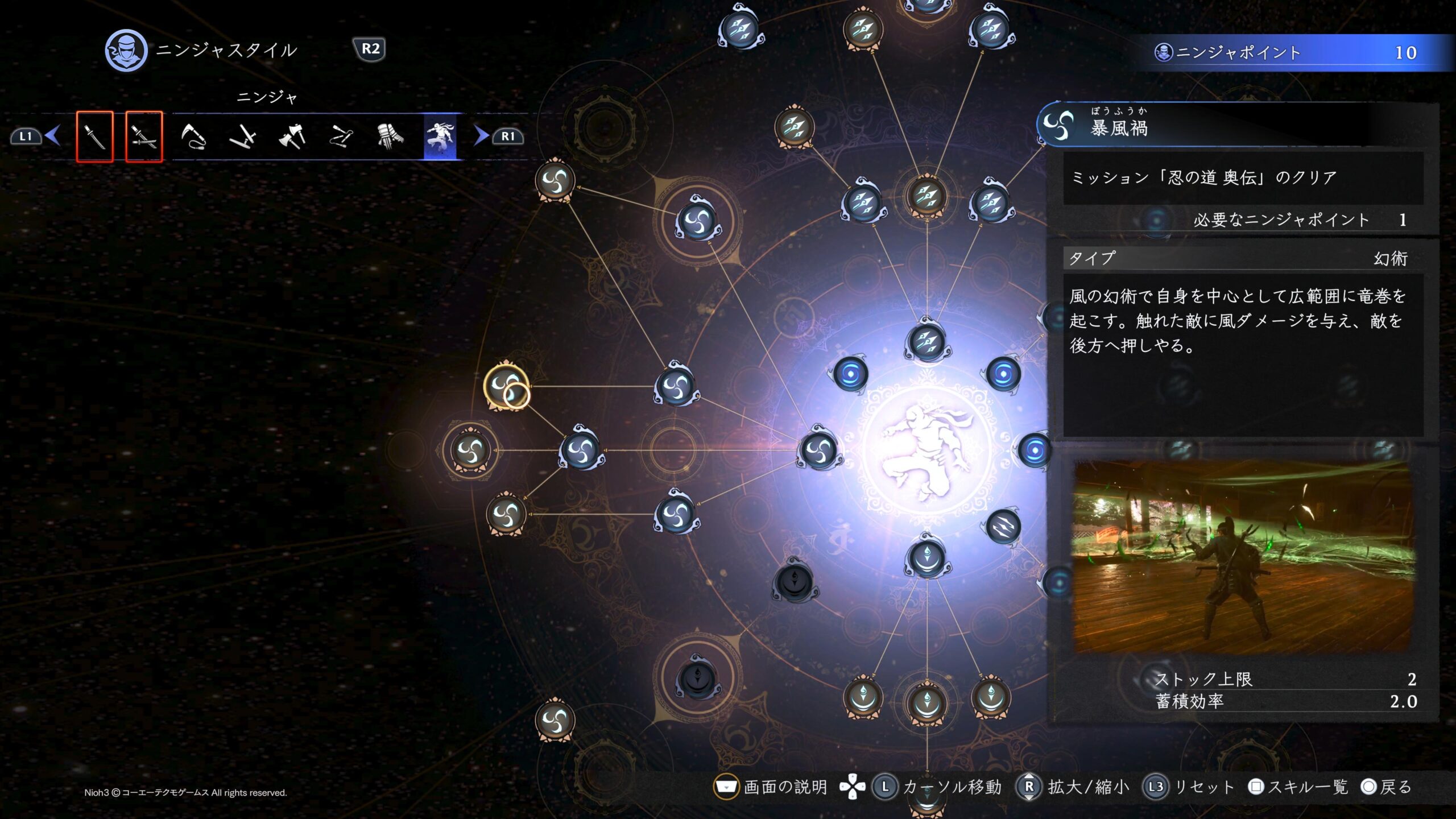
Task: Click the blue right arrow beside weapon tabs
Action: (481, 136)
